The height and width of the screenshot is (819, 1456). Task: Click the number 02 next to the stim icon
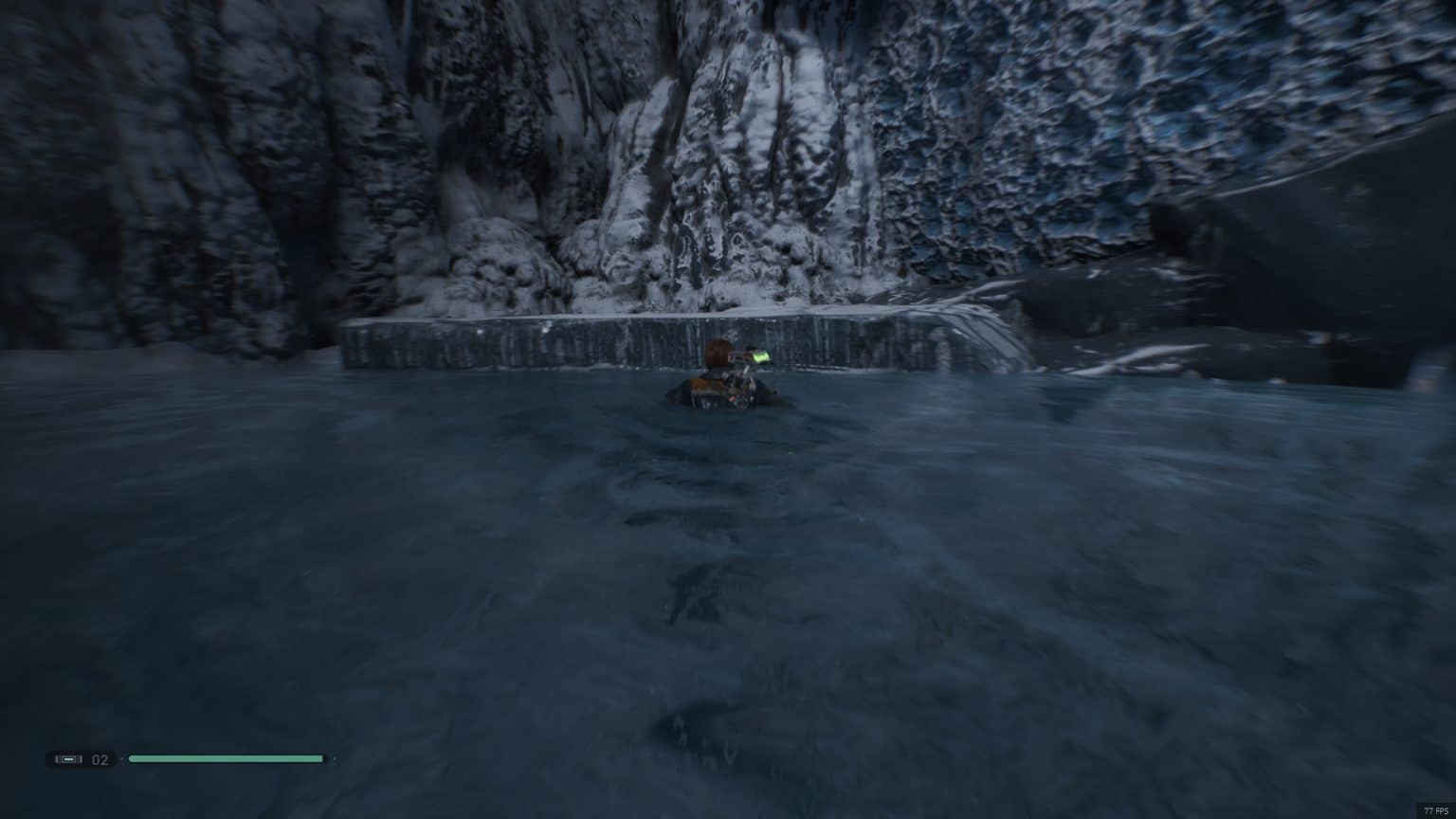pyautogui.click(x=99, y=759)
